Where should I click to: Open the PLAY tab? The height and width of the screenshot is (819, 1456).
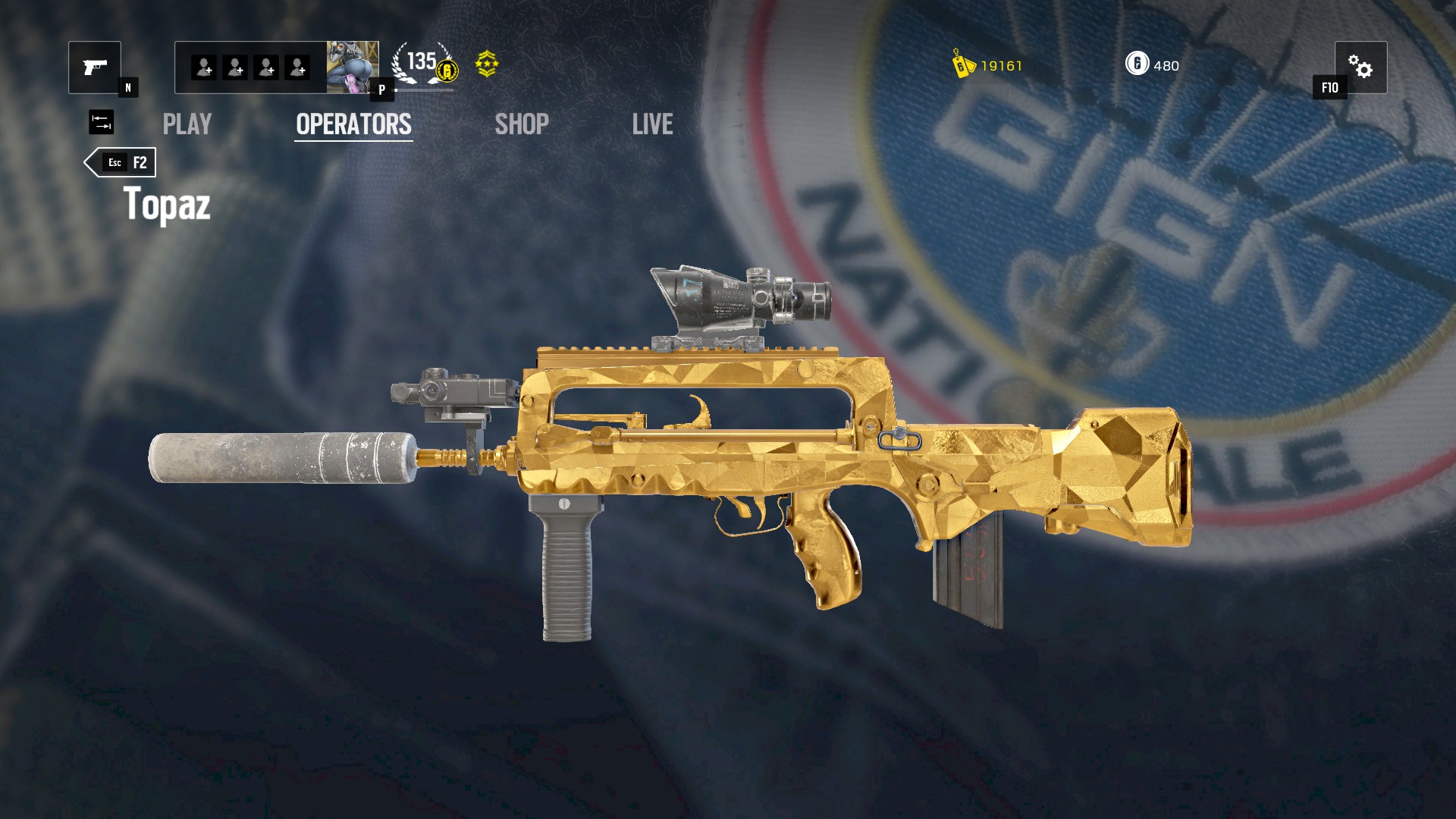click(187, 124)
